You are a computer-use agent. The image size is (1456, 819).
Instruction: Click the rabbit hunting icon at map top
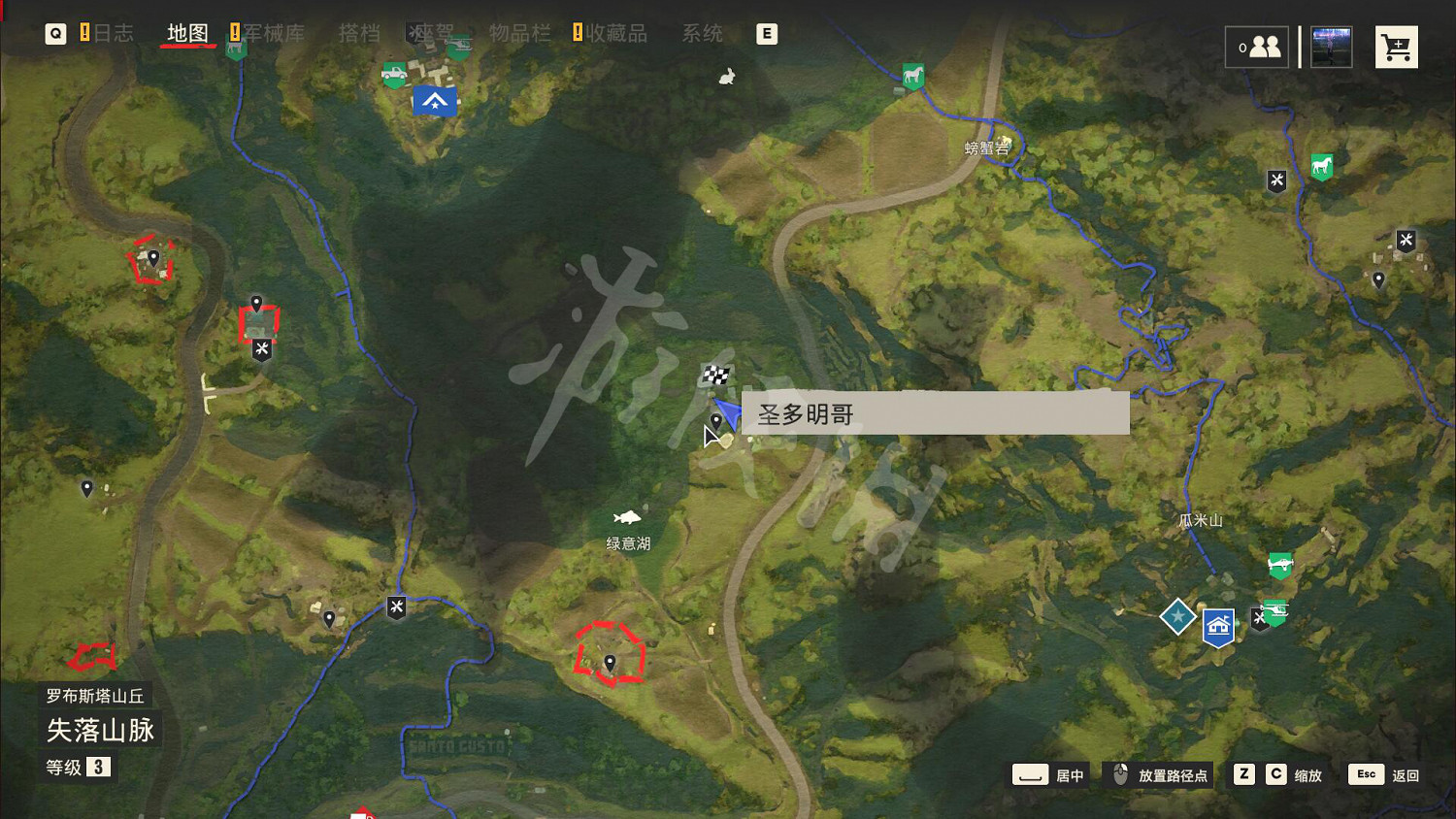725,76
